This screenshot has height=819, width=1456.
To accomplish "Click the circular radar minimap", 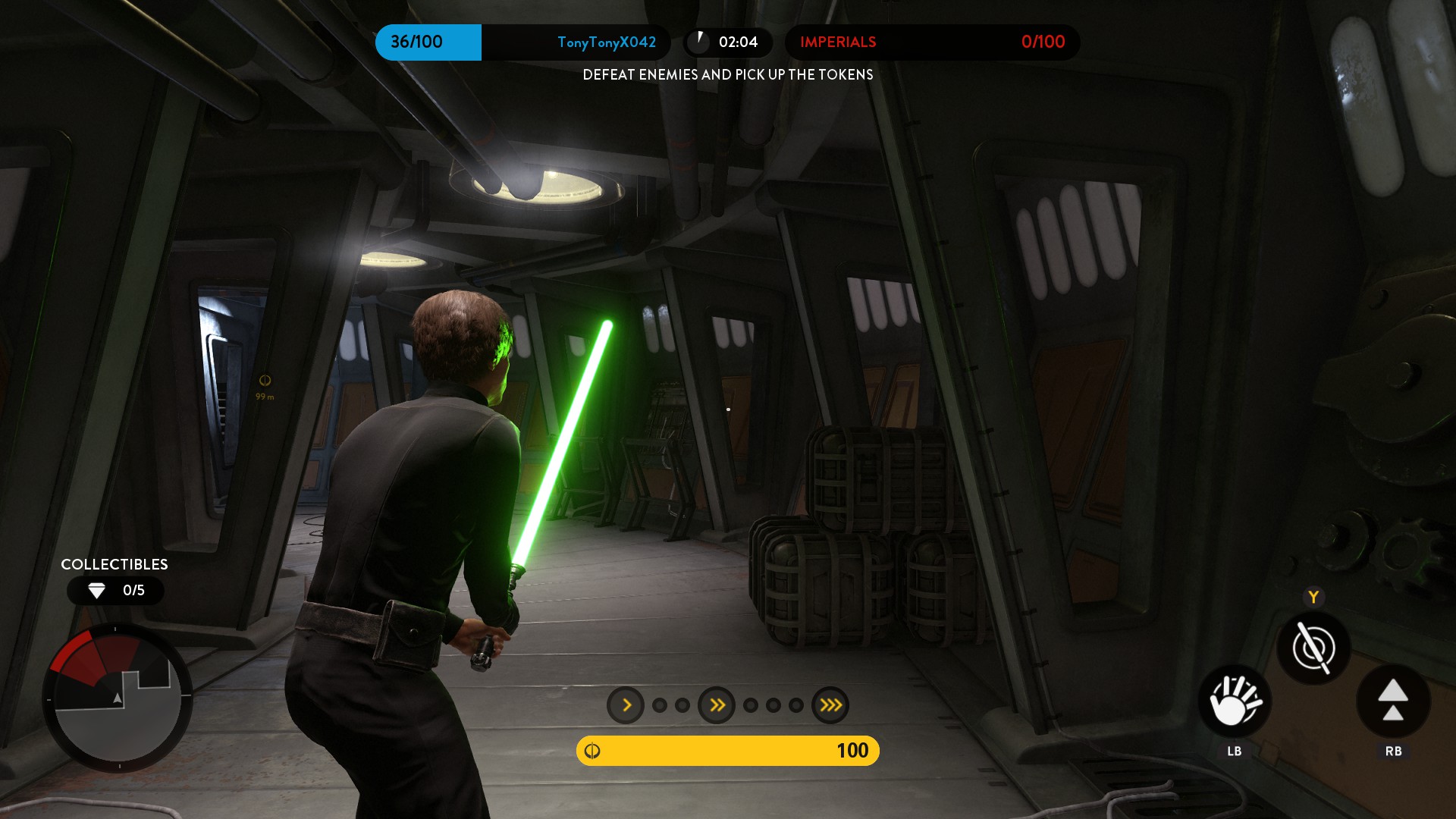I will pos(117,698).
